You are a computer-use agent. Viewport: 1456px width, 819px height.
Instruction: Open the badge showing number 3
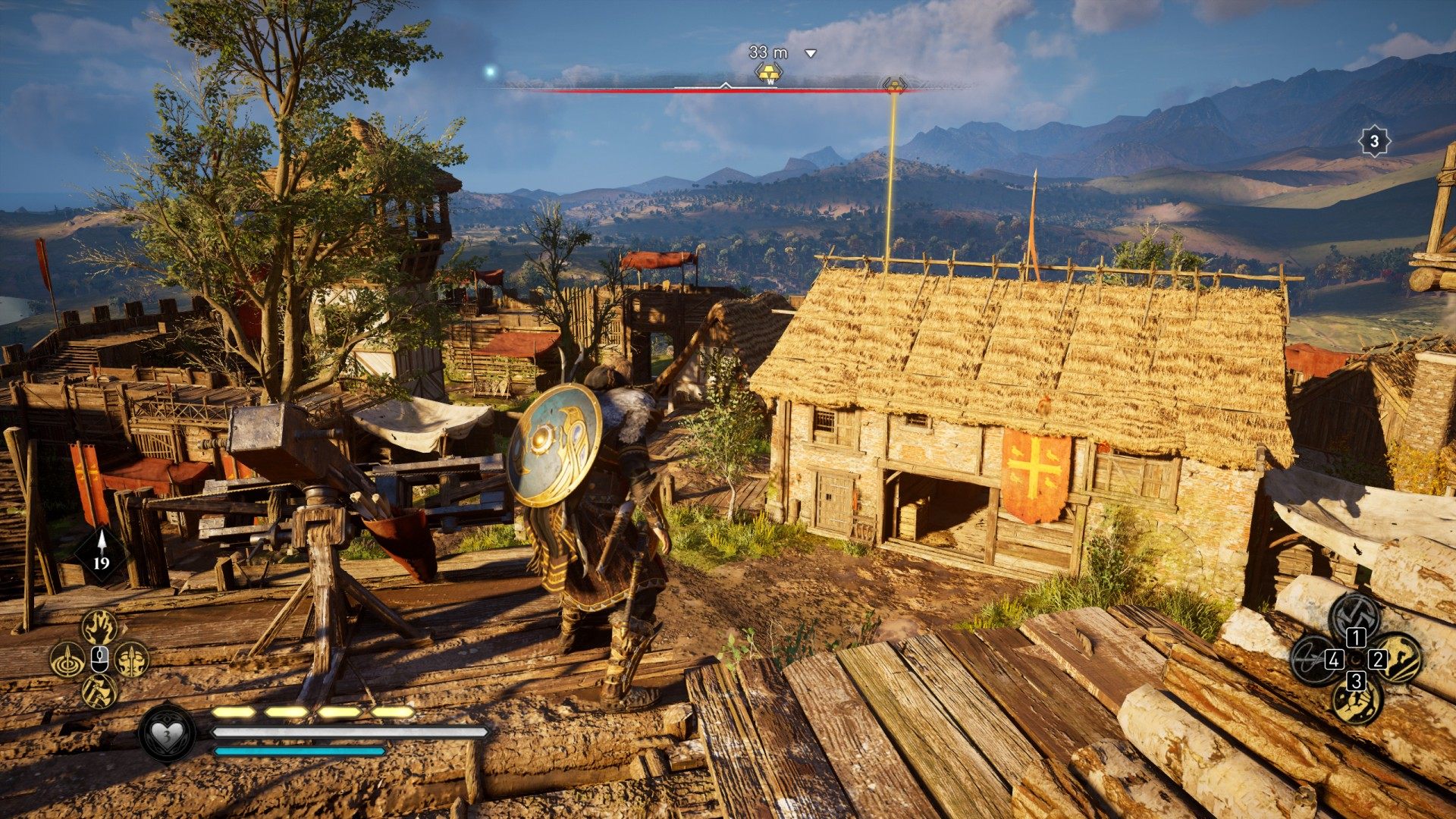(1373, 141)
